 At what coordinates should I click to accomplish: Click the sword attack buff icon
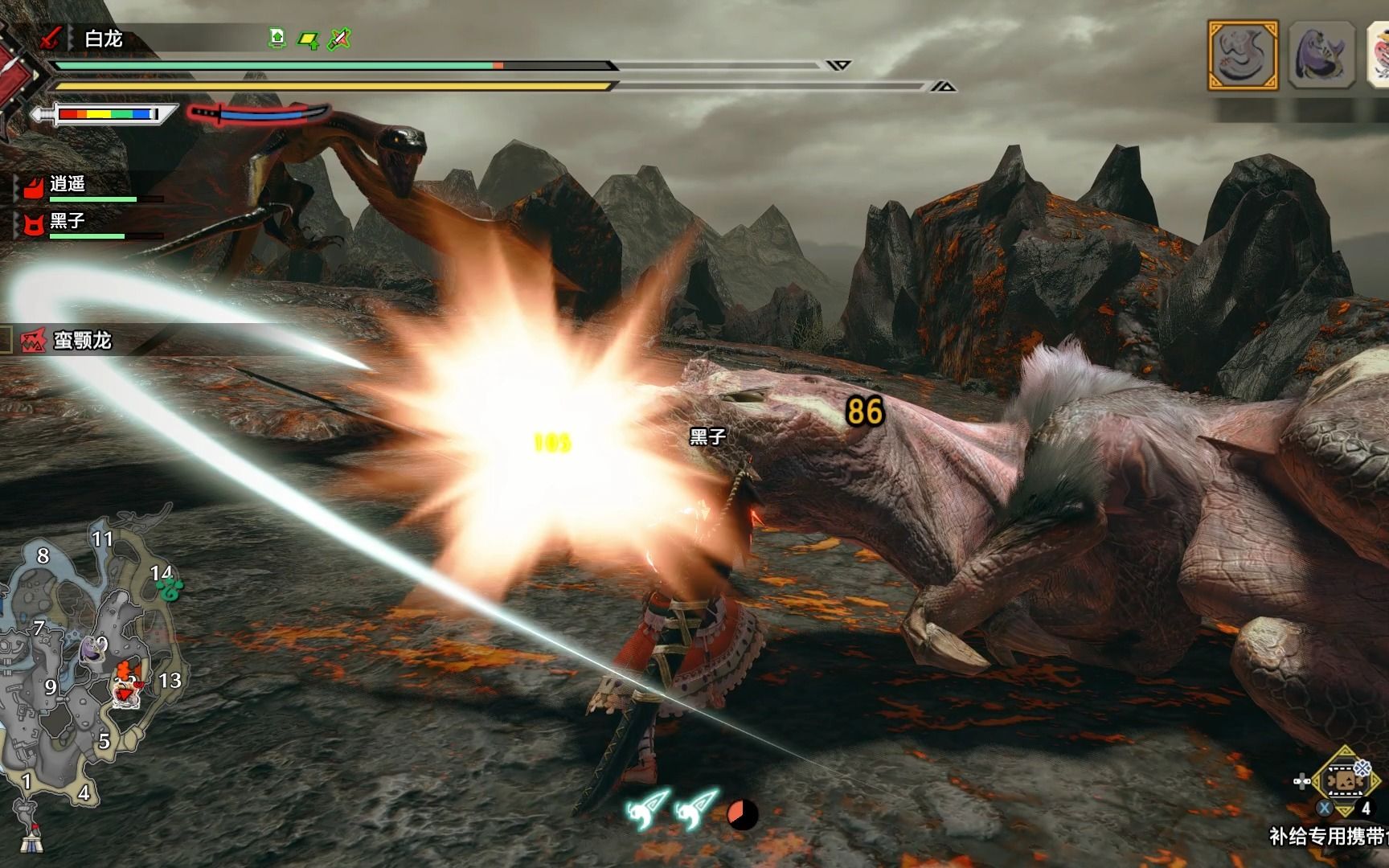tap(340, 38)
